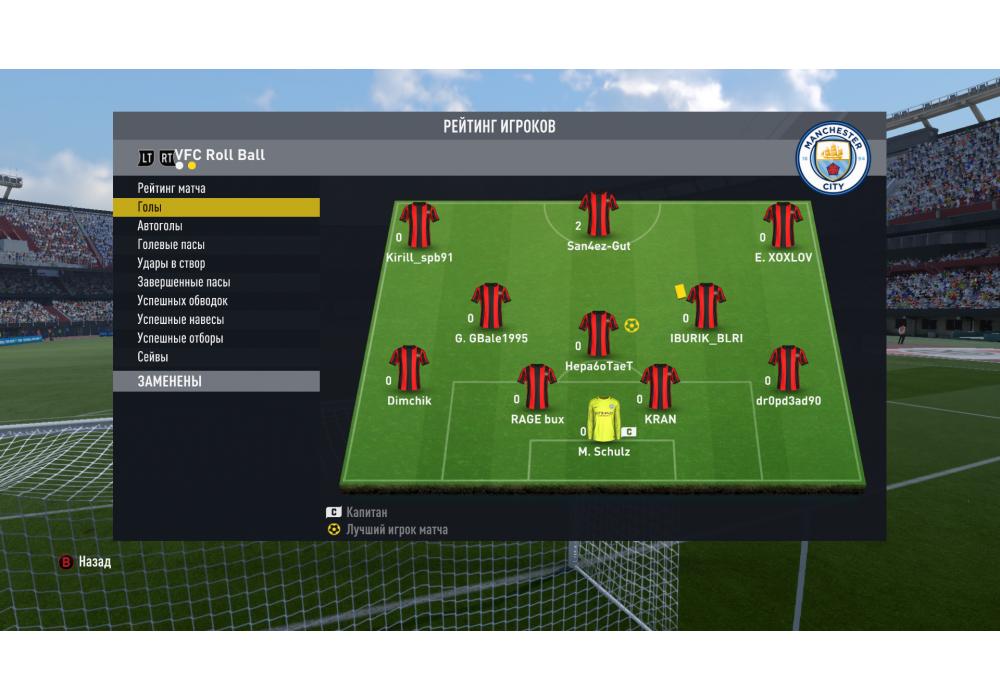
Task: Select Голевые пасы in the list
Action: pyautogui.click(x=171, y=245)
